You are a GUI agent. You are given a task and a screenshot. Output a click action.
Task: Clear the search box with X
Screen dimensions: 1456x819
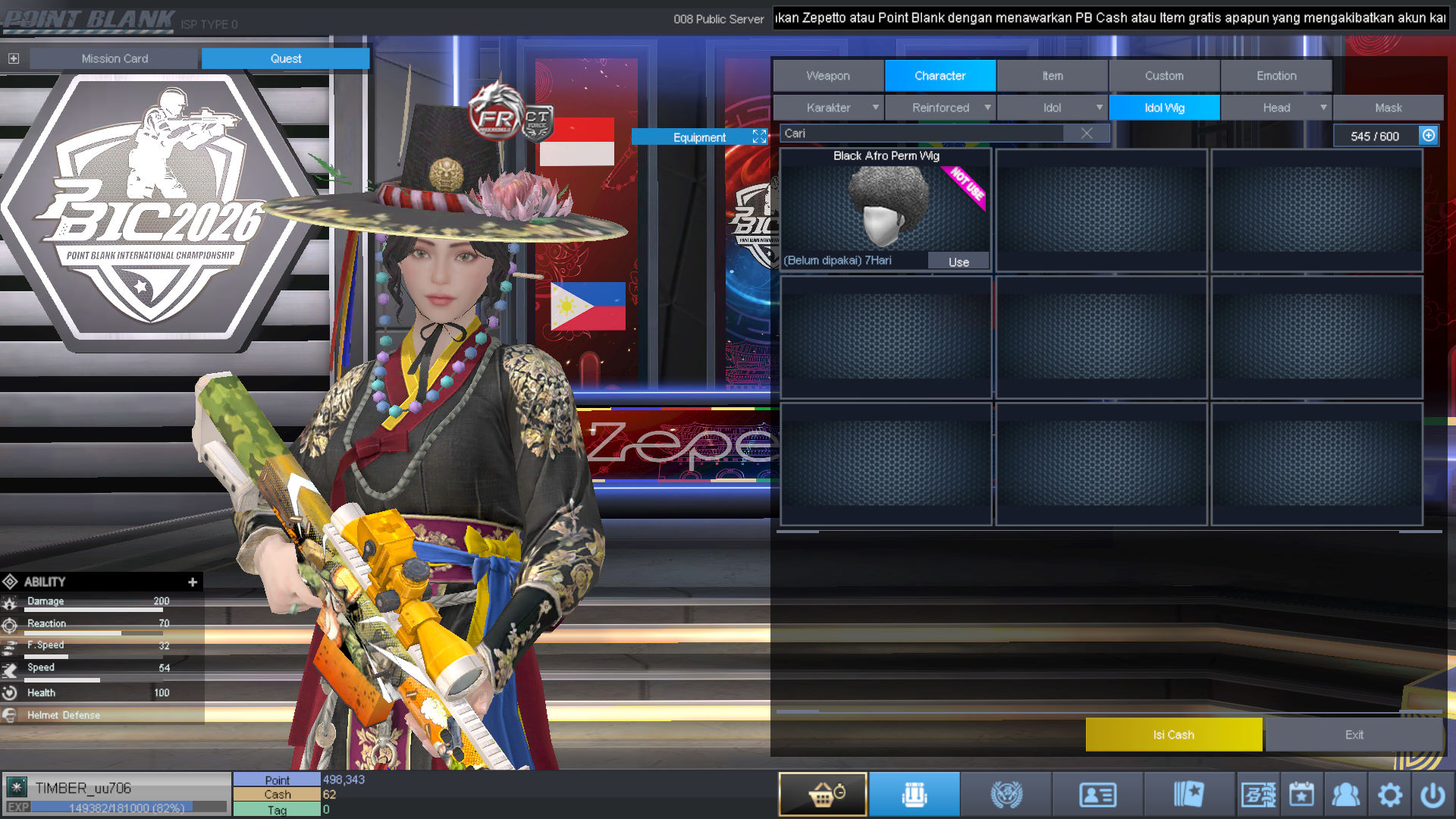click(1087, 133)
